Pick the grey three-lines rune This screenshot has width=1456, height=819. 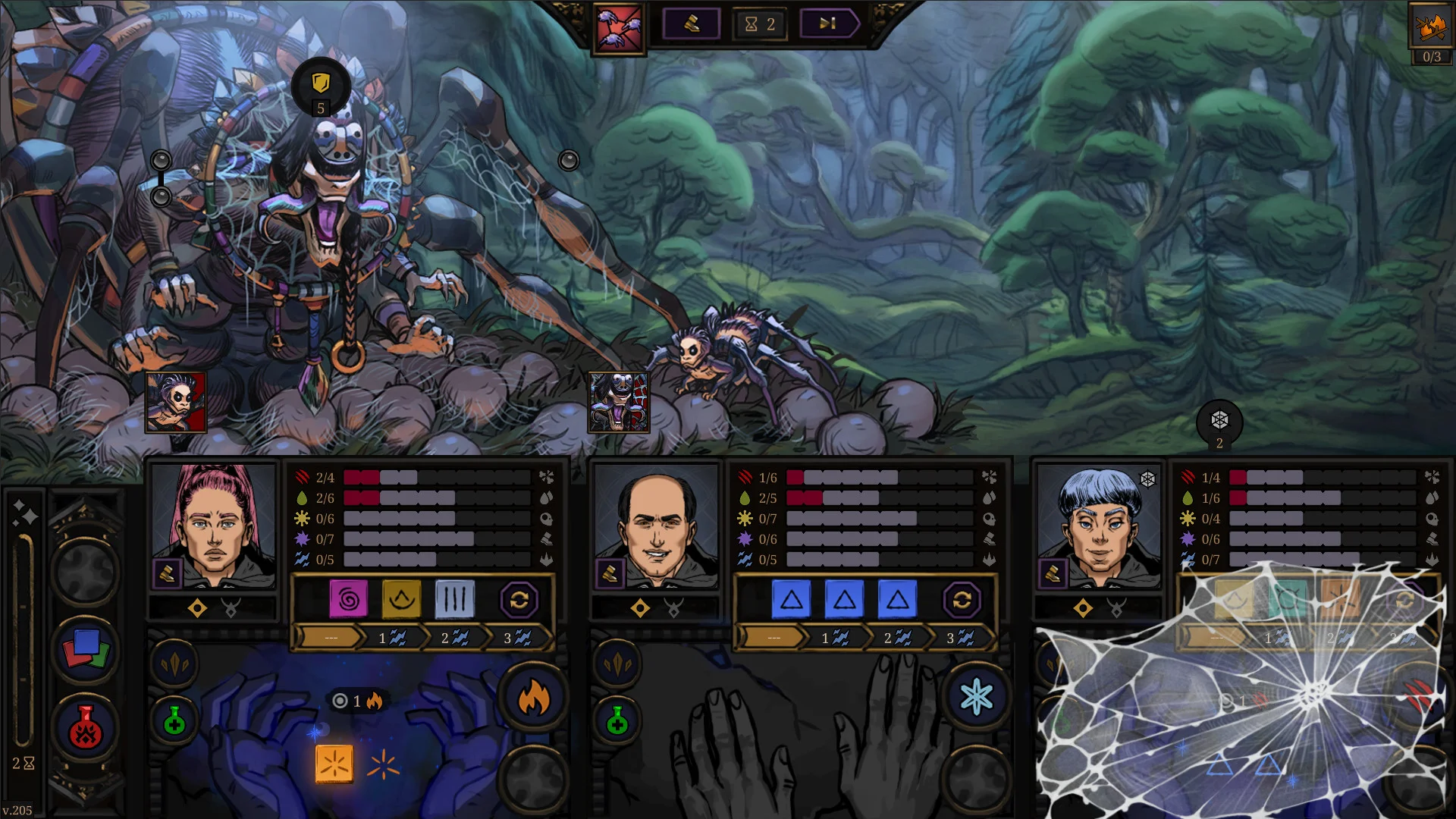(x=454, y=600)
